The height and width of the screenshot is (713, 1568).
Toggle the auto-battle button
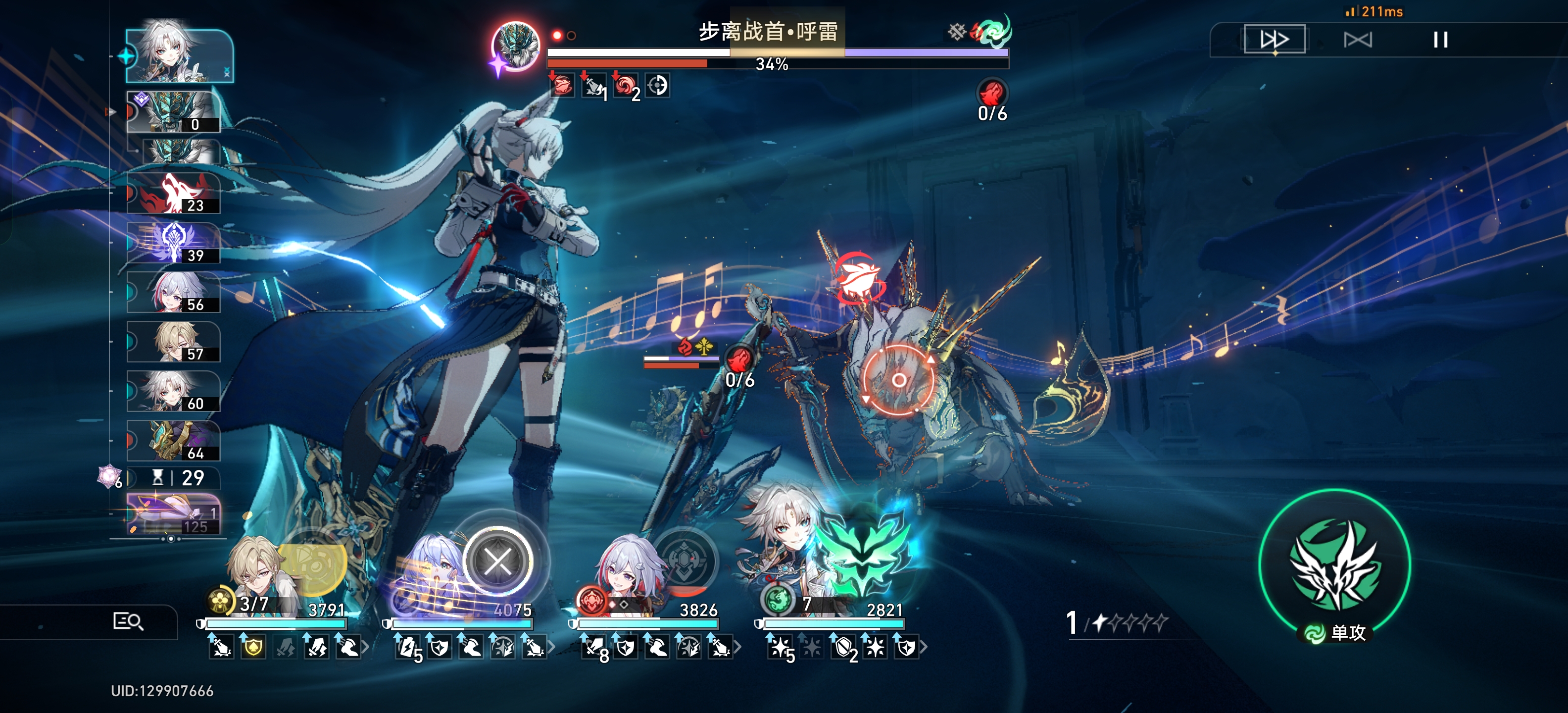(x=1357, y=40)
